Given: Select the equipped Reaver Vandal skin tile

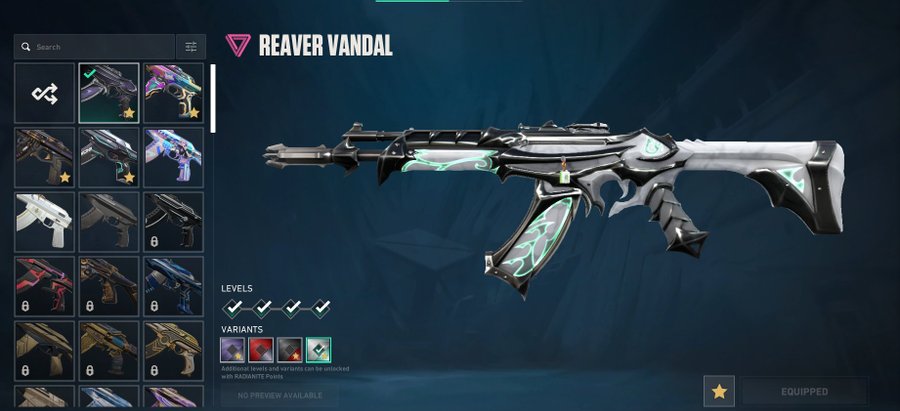Looking at the screenshot, I should point(109,93).
